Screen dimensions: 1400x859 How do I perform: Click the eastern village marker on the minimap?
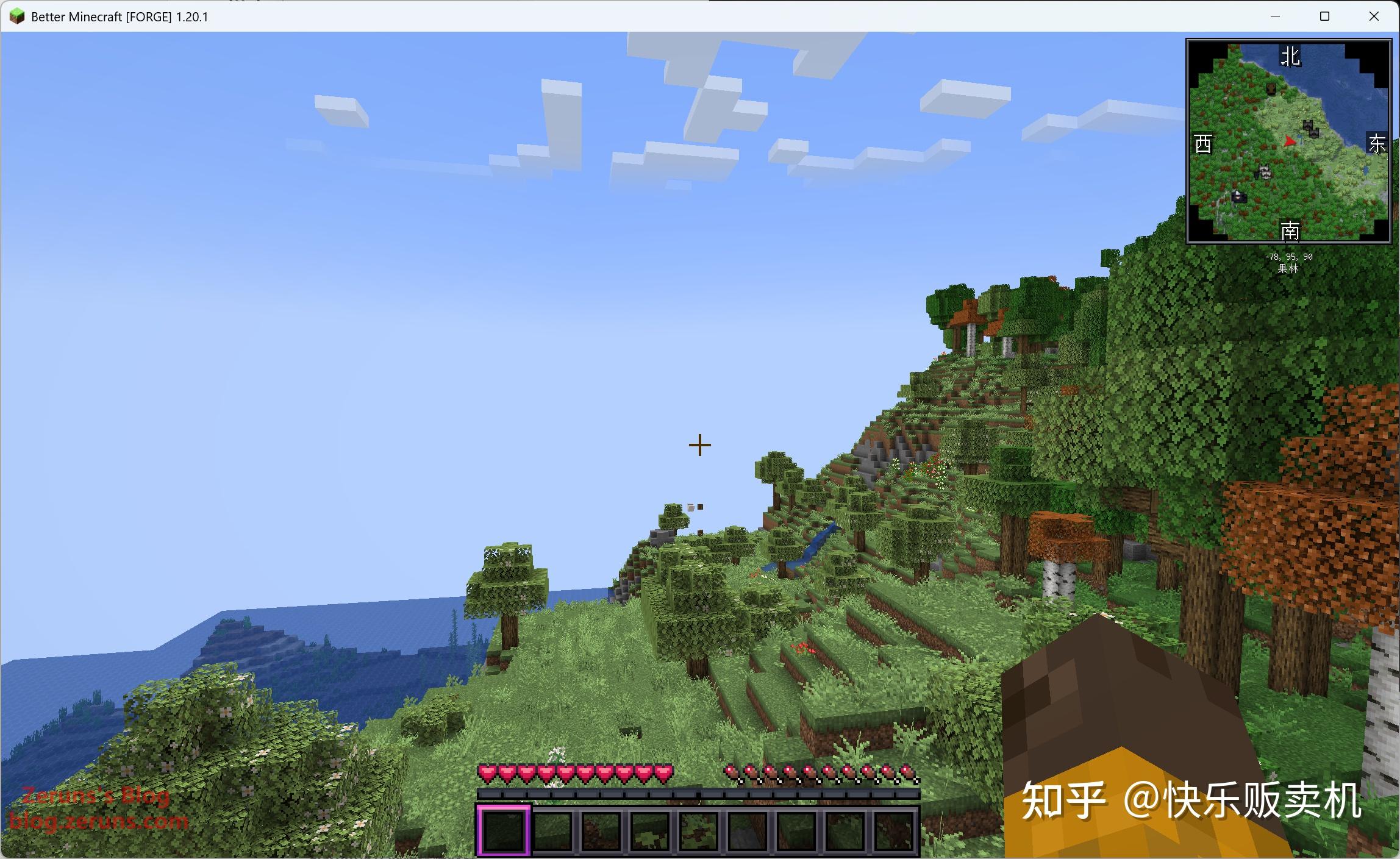tap(1315, 134)
